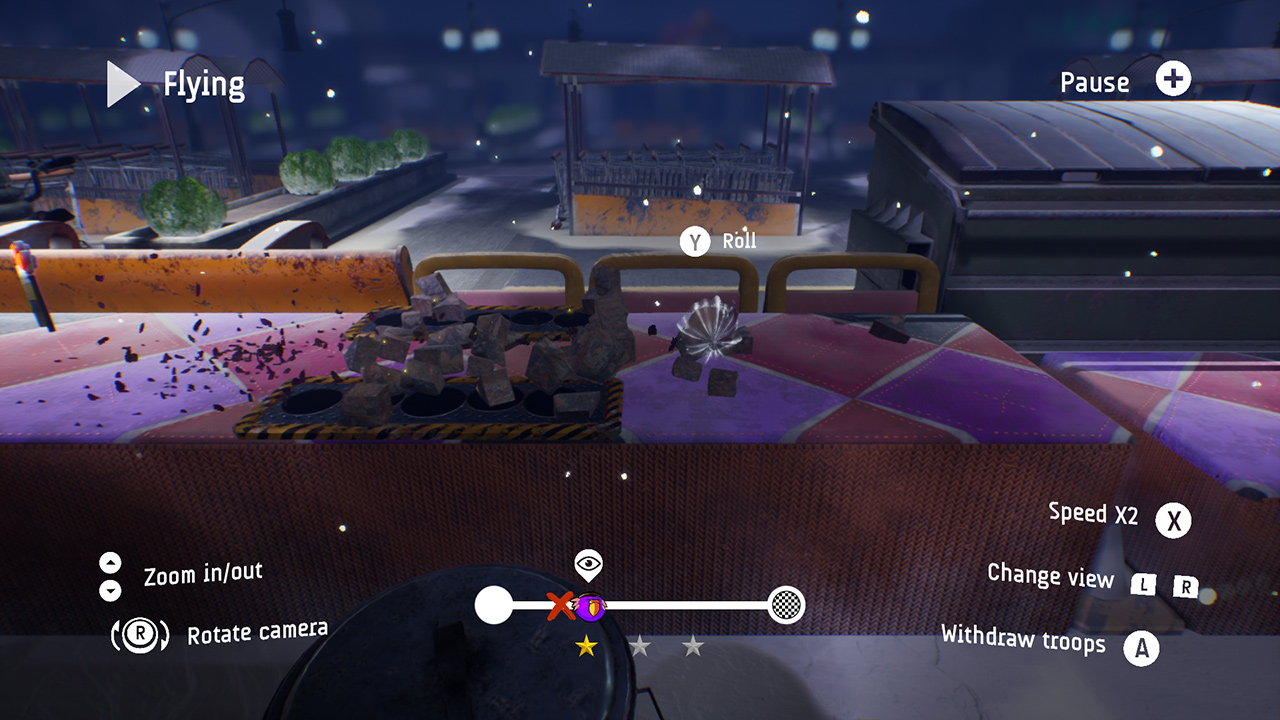This screenshot has width=1280, height=720.
Task: Click the Rotate camera thumbstick icon
Action: point(140,632)
